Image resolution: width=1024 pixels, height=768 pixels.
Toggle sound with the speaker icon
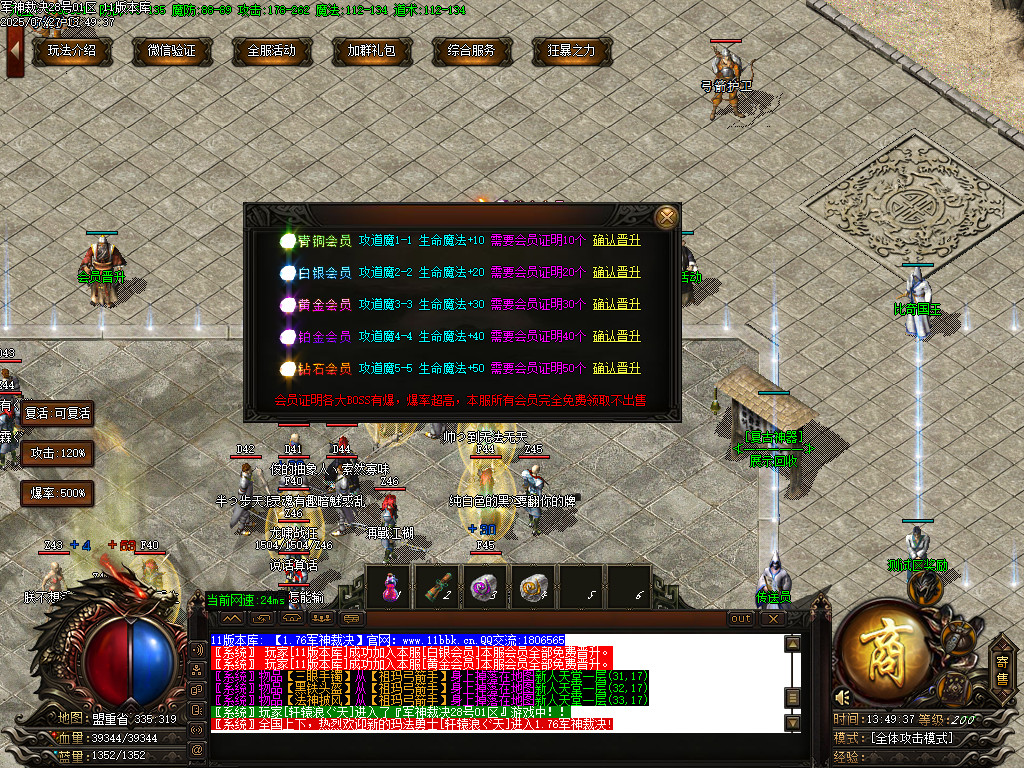[x=843, y=697]
